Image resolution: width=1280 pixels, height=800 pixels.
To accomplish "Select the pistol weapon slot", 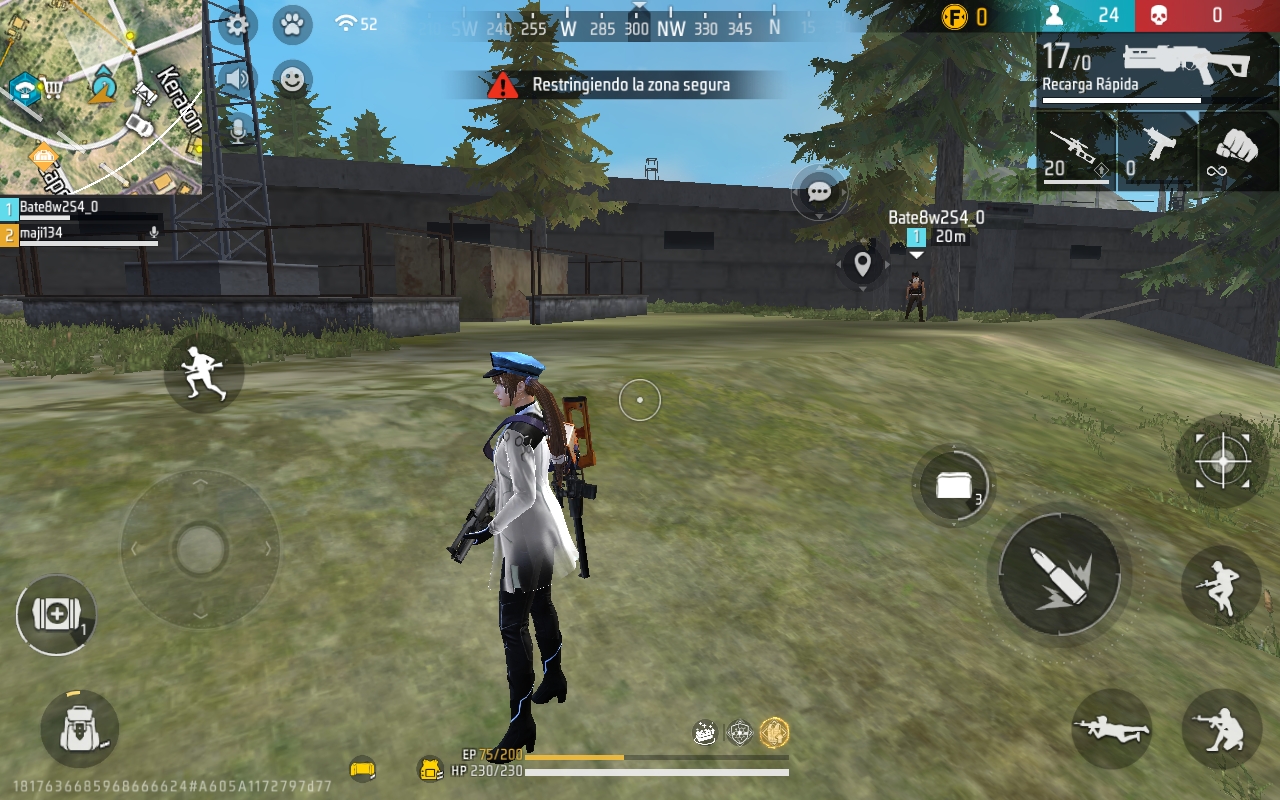I will 1157,152.
